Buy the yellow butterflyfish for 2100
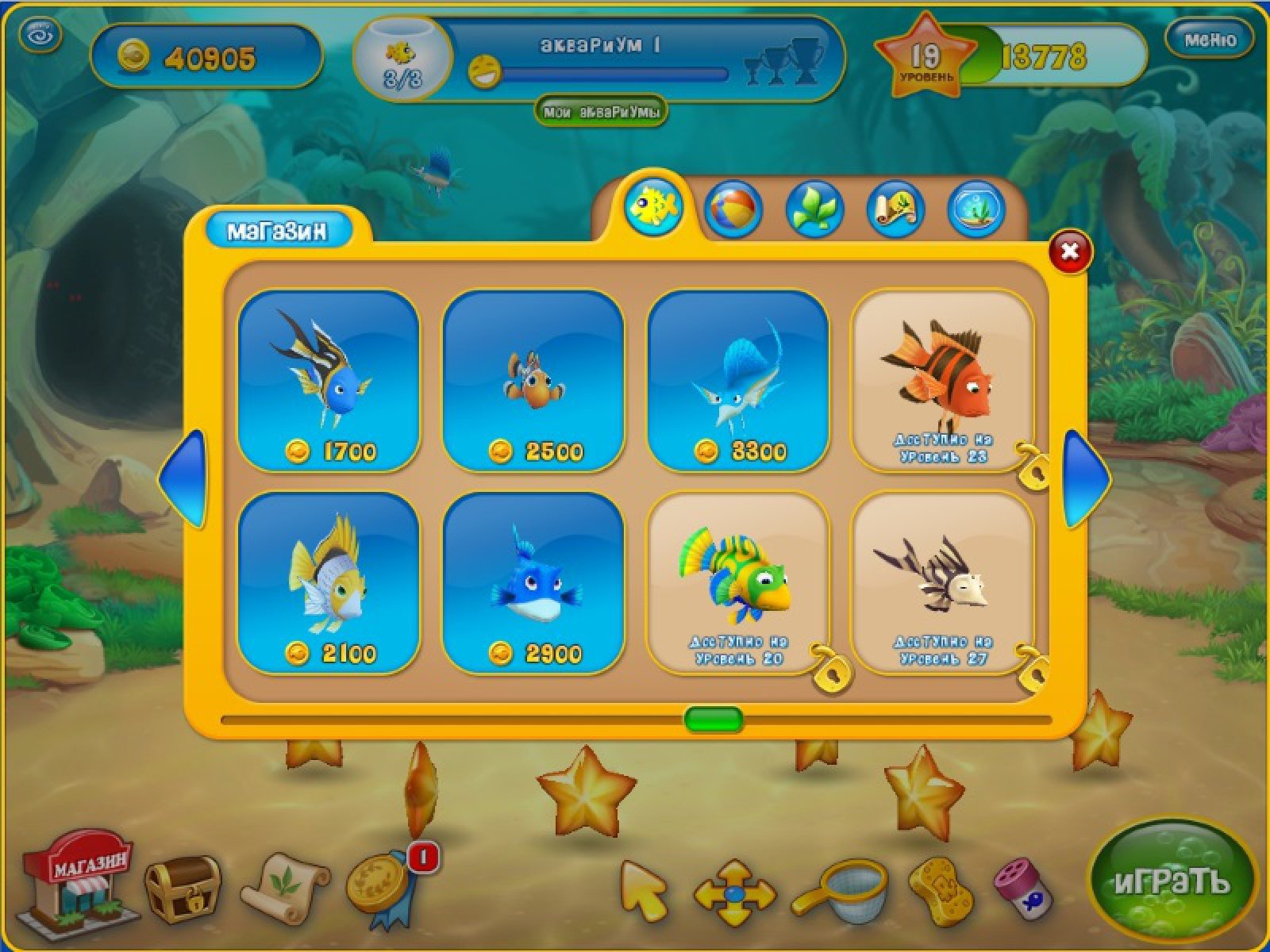The height and width of the screenshot is (952, 1270). point(329,583)
